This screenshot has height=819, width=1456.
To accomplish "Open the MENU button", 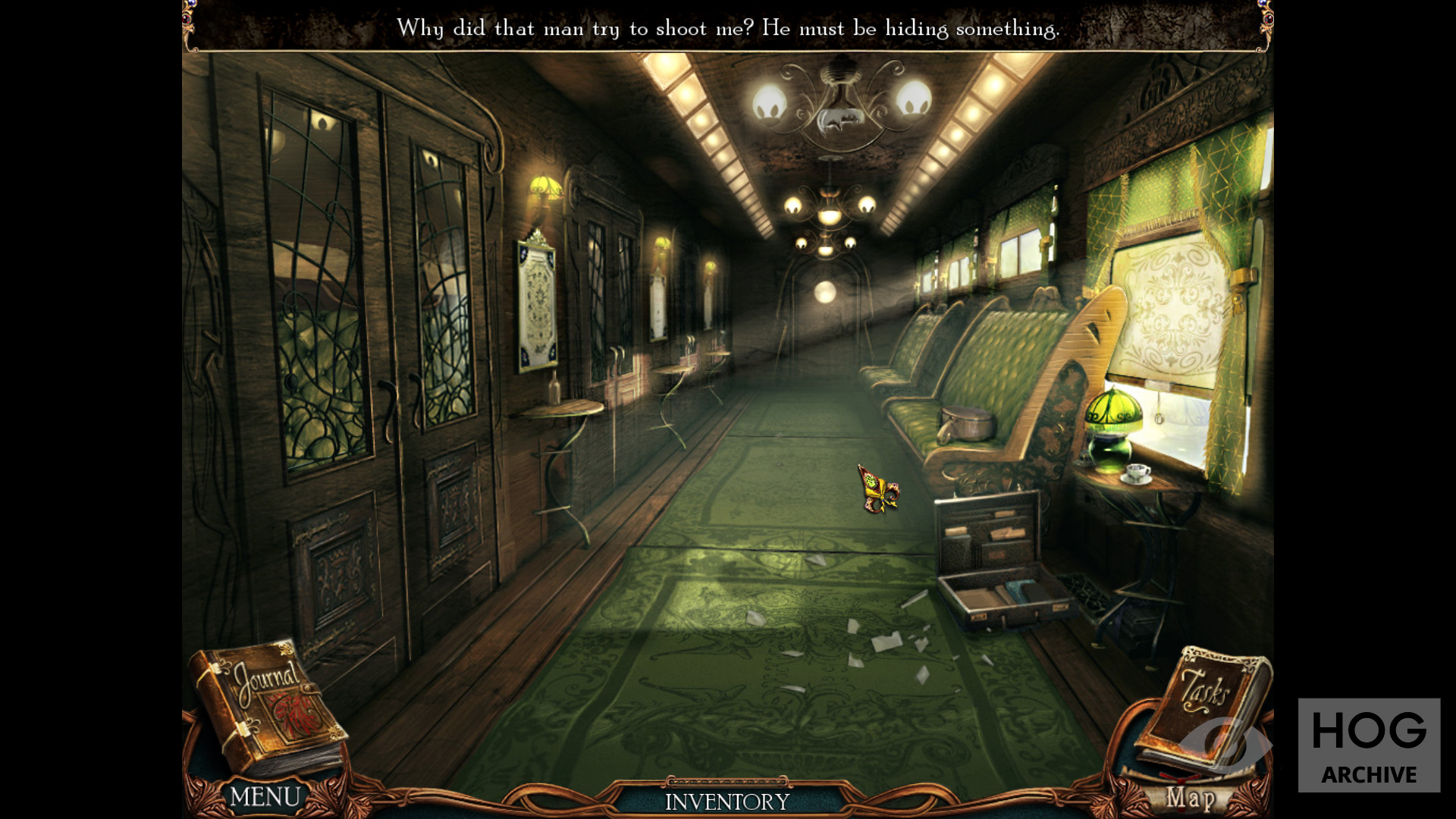I will tap(265, 797).
